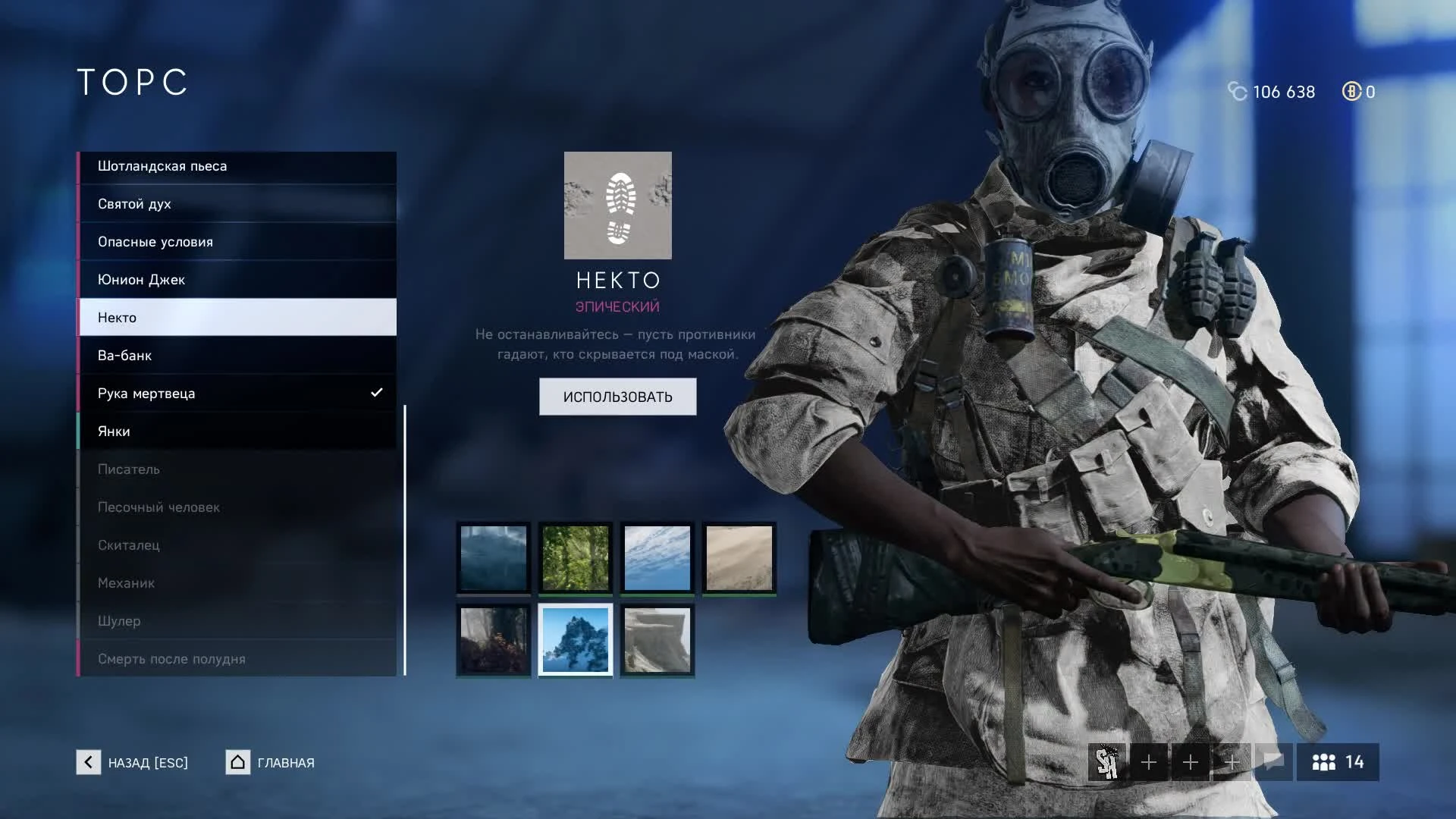Click the ГЛАВНАЯ navigation link
The width and height of the screenshot is (1456, 819).
coord(285,763)
